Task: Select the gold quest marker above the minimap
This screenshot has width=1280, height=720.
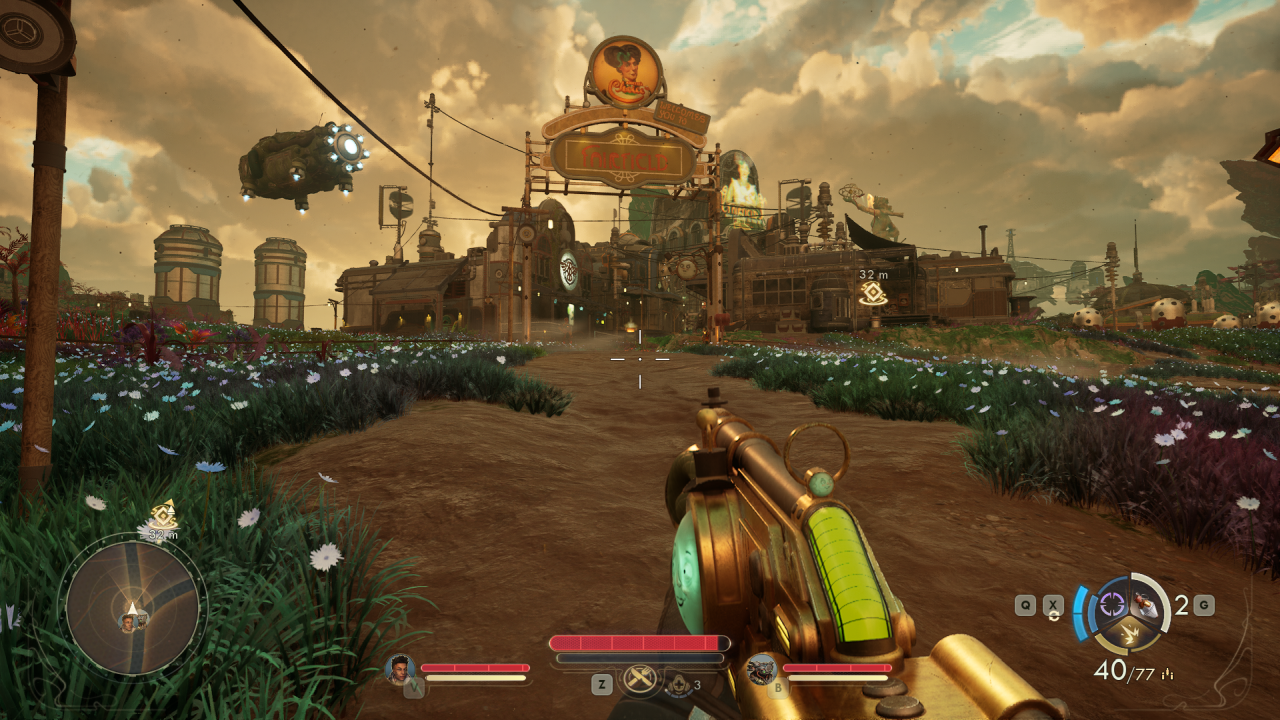Action: [x=163, y=515]
